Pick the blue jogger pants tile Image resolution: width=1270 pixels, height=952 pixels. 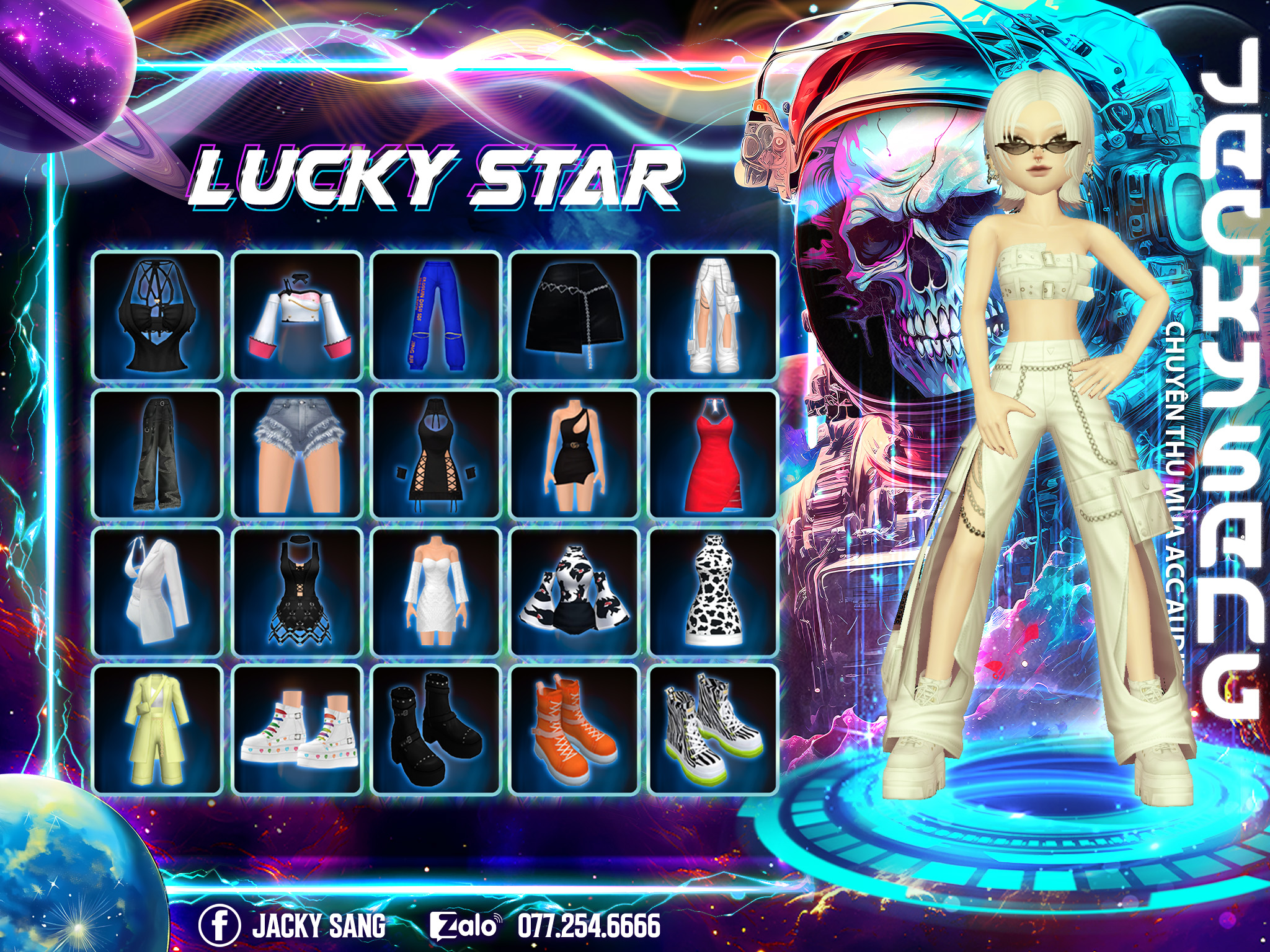pyautogui.click(x=436, y=316)
